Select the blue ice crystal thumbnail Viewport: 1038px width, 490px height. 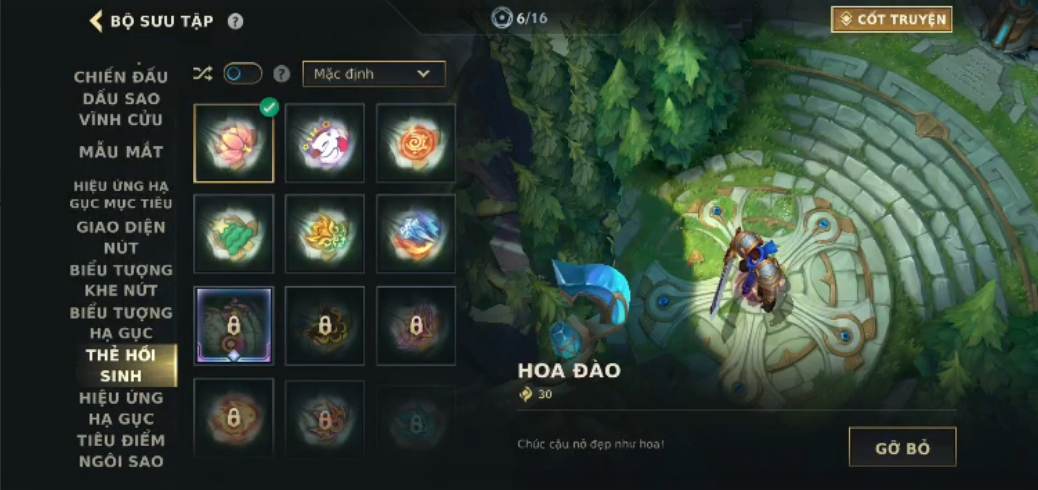[x=416, y=234]
